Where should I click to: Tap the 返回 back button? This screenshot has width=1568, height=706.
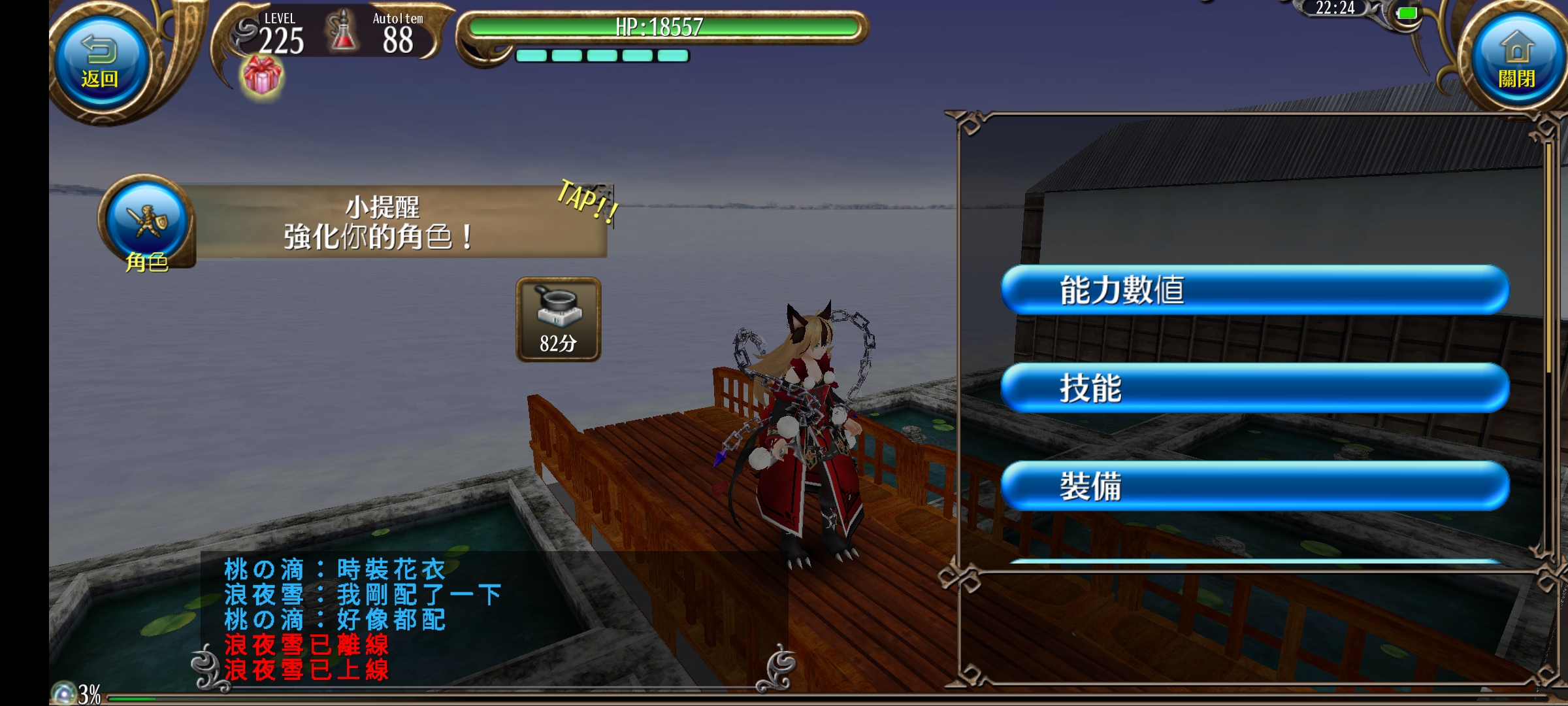click(x=100, y=62)
